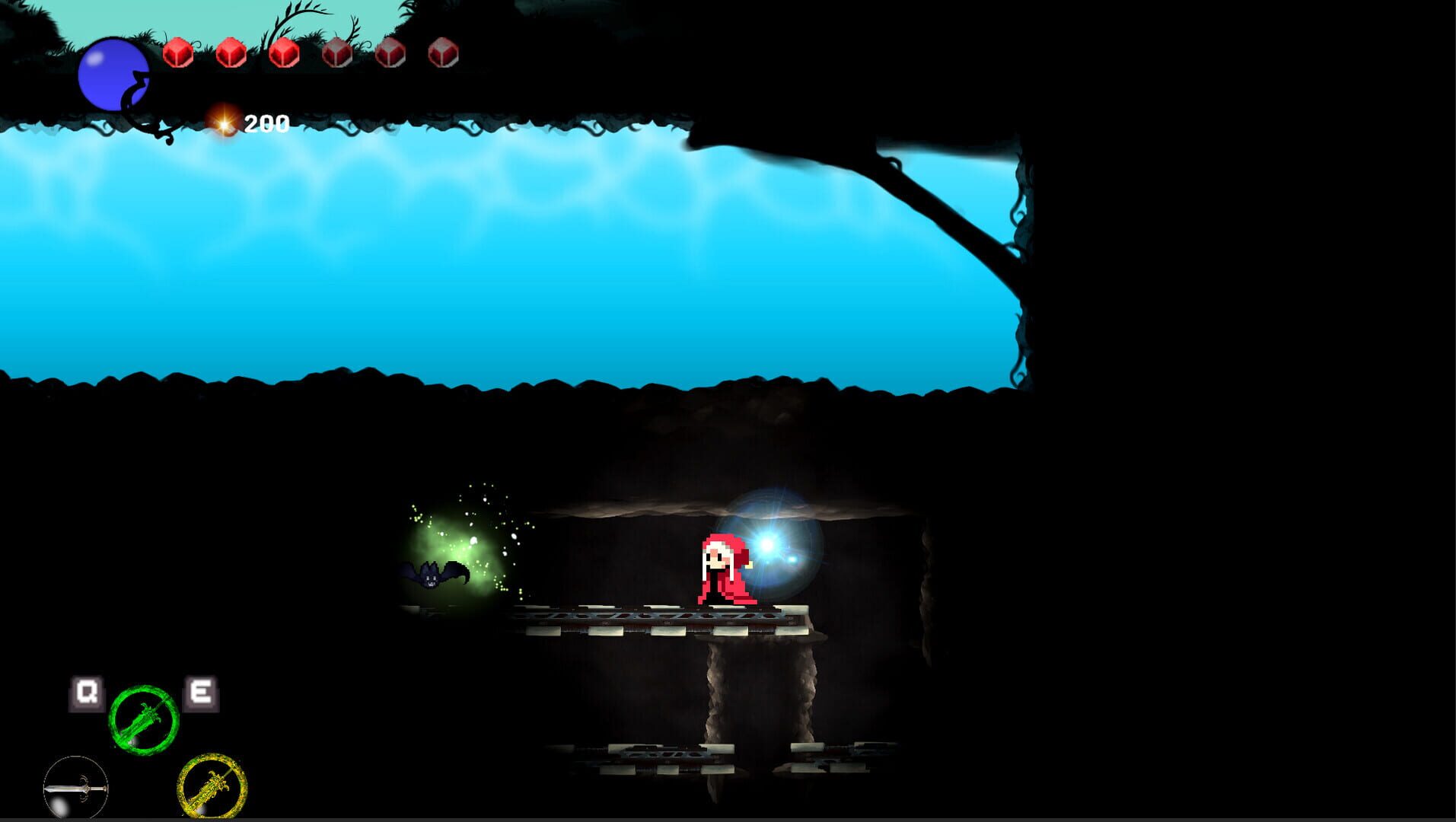Screen dimensions: 1456x822
Task: Click the green particle cloud around the bat
Action: [x=457, y=533]
